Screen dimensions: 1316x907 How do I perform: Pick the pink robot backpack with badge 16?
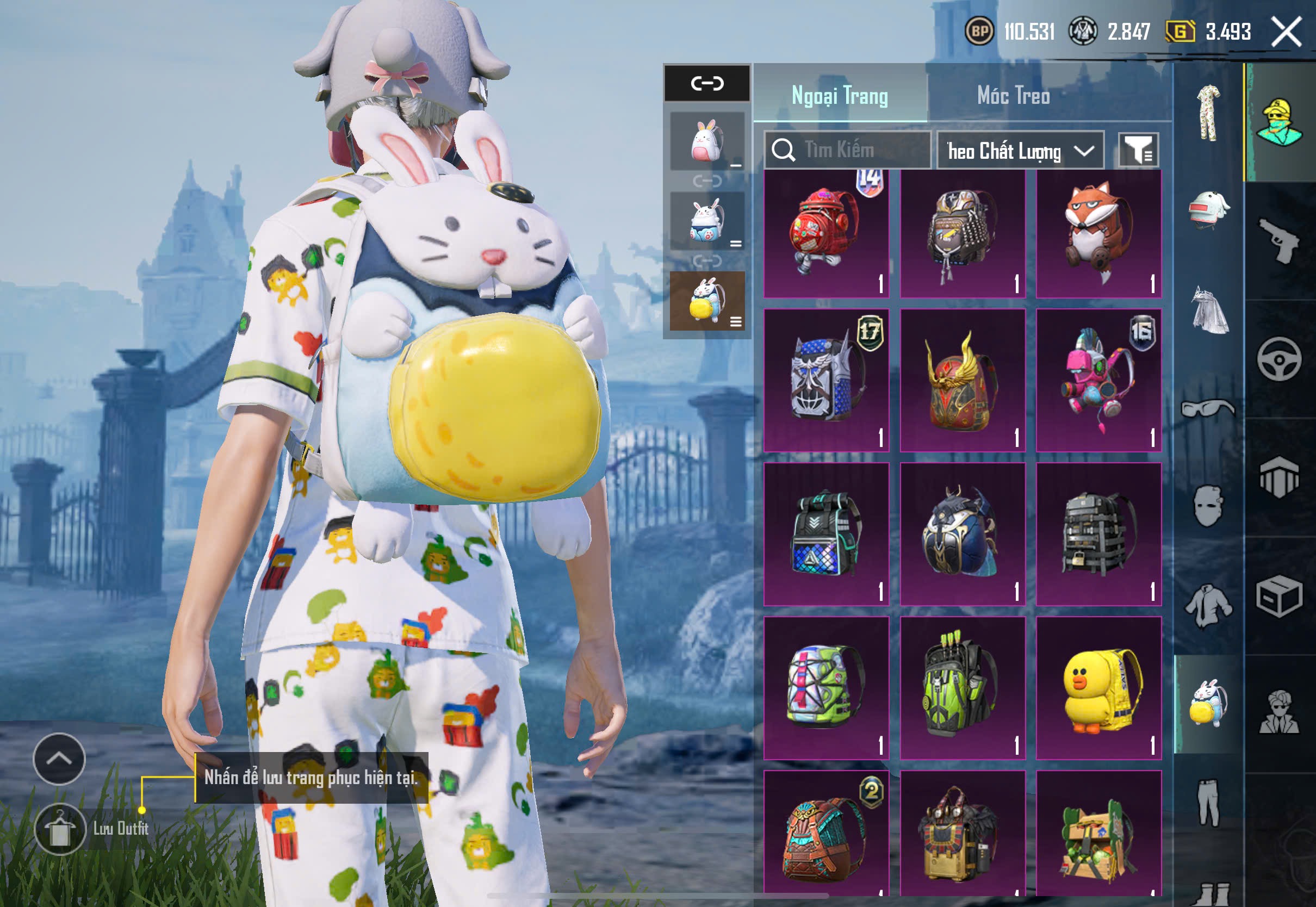point(1098,380)
